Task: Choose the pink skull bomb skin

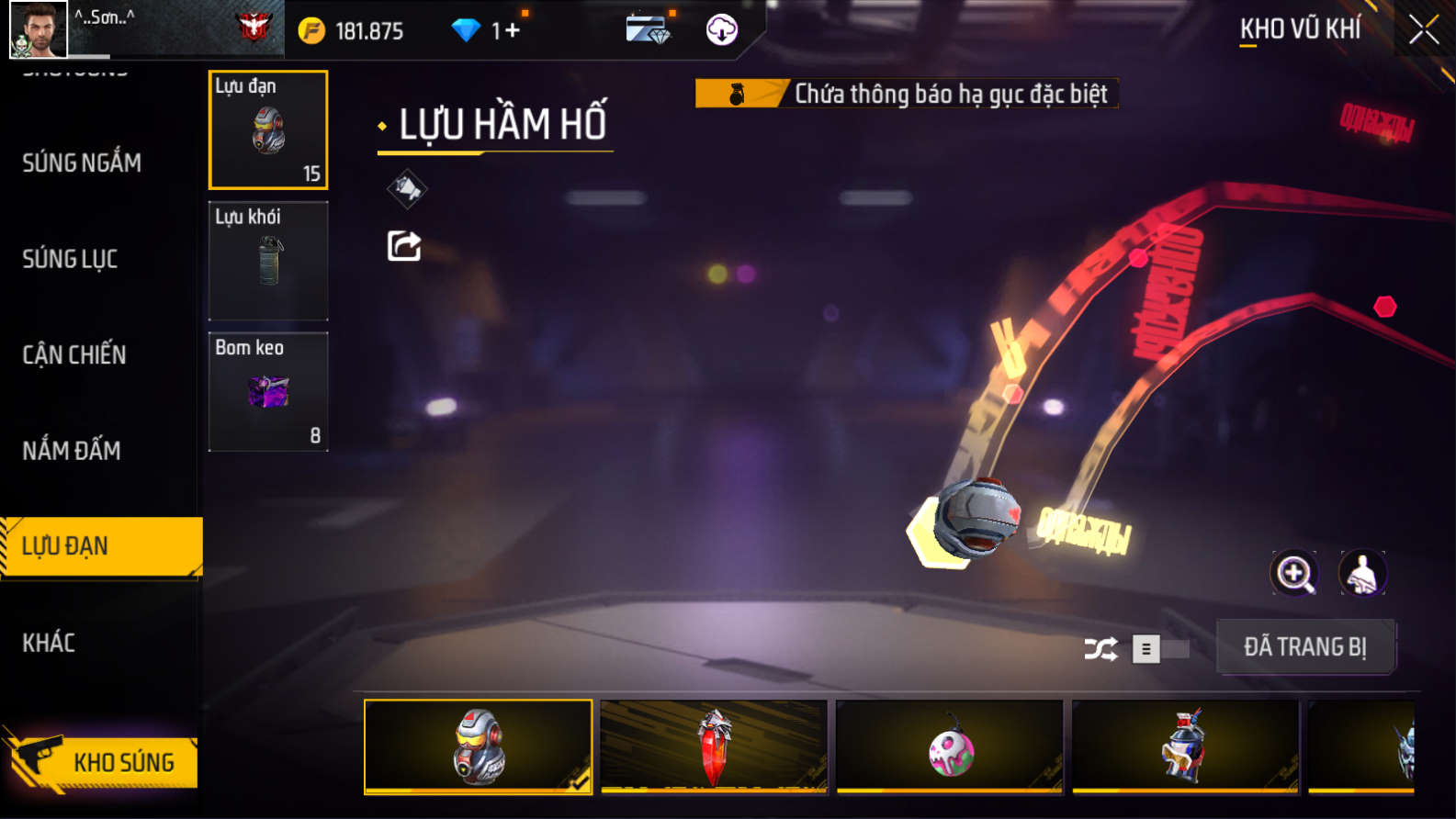Action: (950, 746)
